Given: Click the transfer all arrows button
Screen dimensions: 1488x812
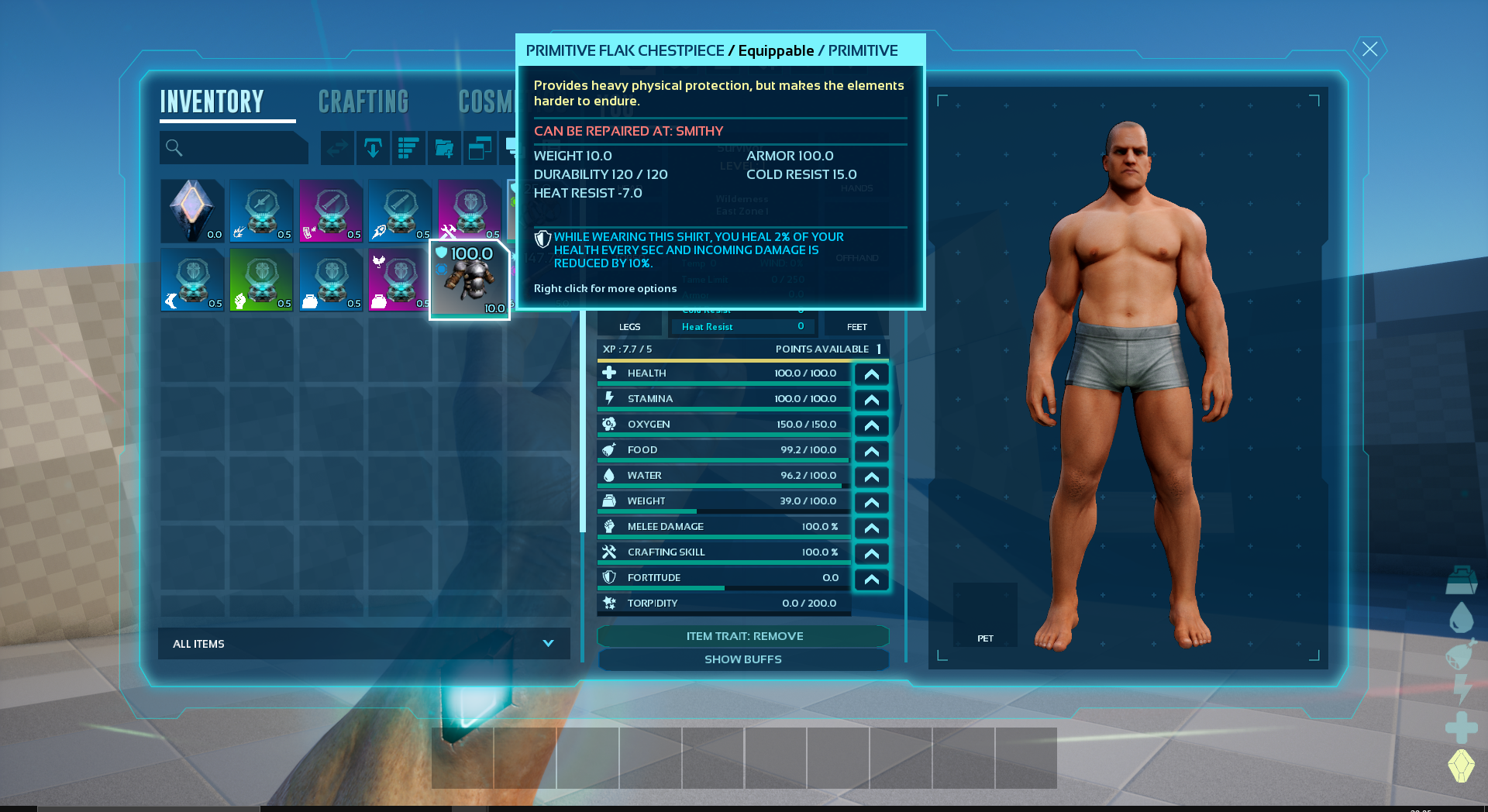Looking at the screenshot, I should 338,148.
